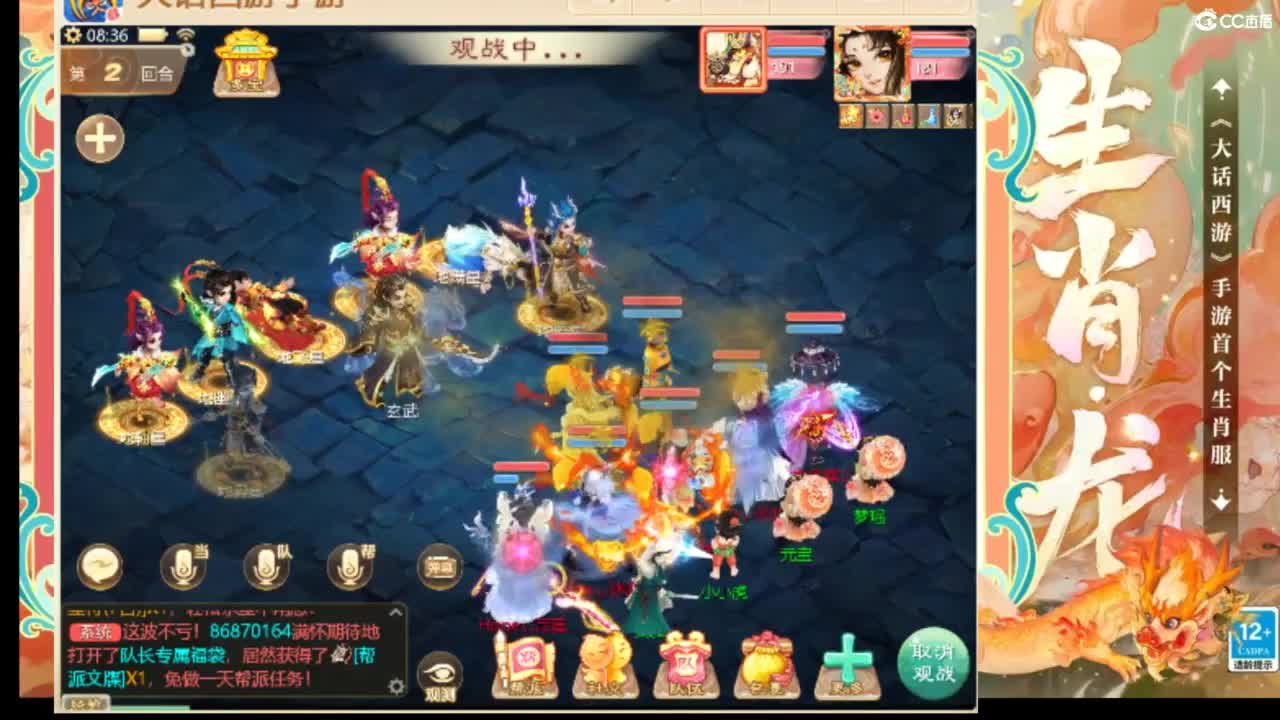This screenshot has width=1280, height=720.
Task: Mute the 当 channel microphone
Action: 183,568
